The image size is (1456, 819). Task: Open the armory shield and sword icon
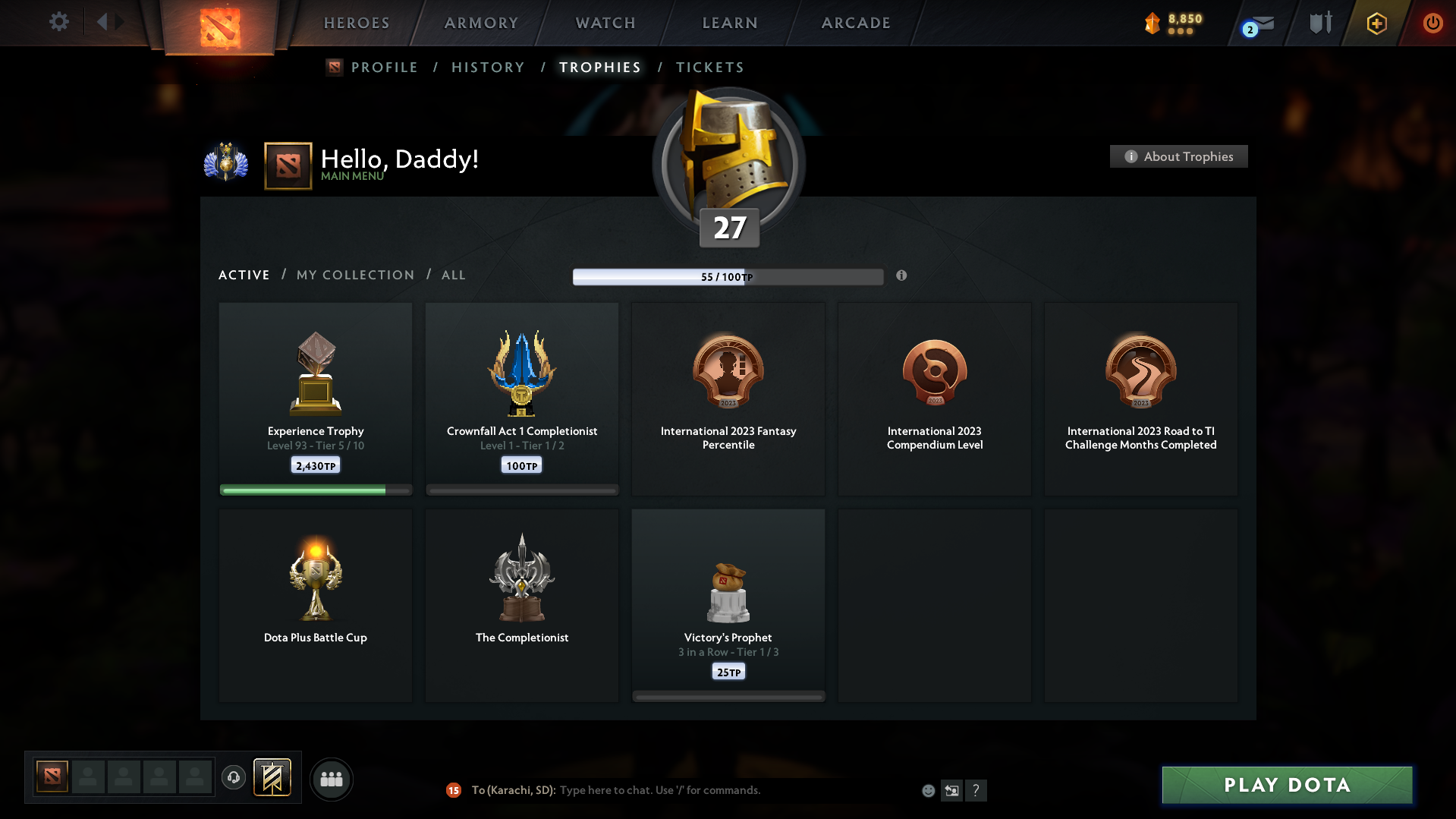pos(1319,23)
